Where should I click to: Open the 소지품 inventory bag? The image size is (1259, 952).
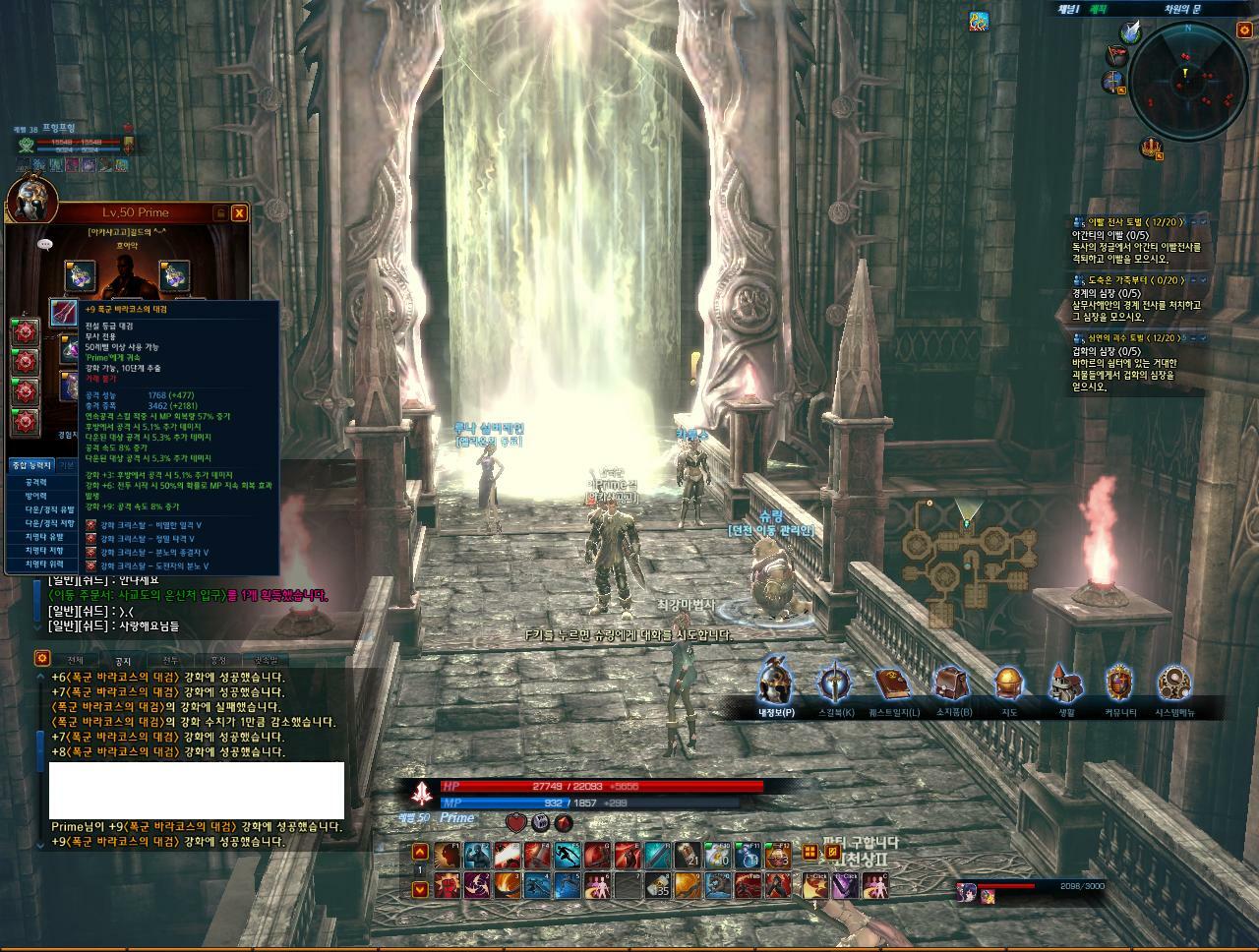tap(952, 682)
